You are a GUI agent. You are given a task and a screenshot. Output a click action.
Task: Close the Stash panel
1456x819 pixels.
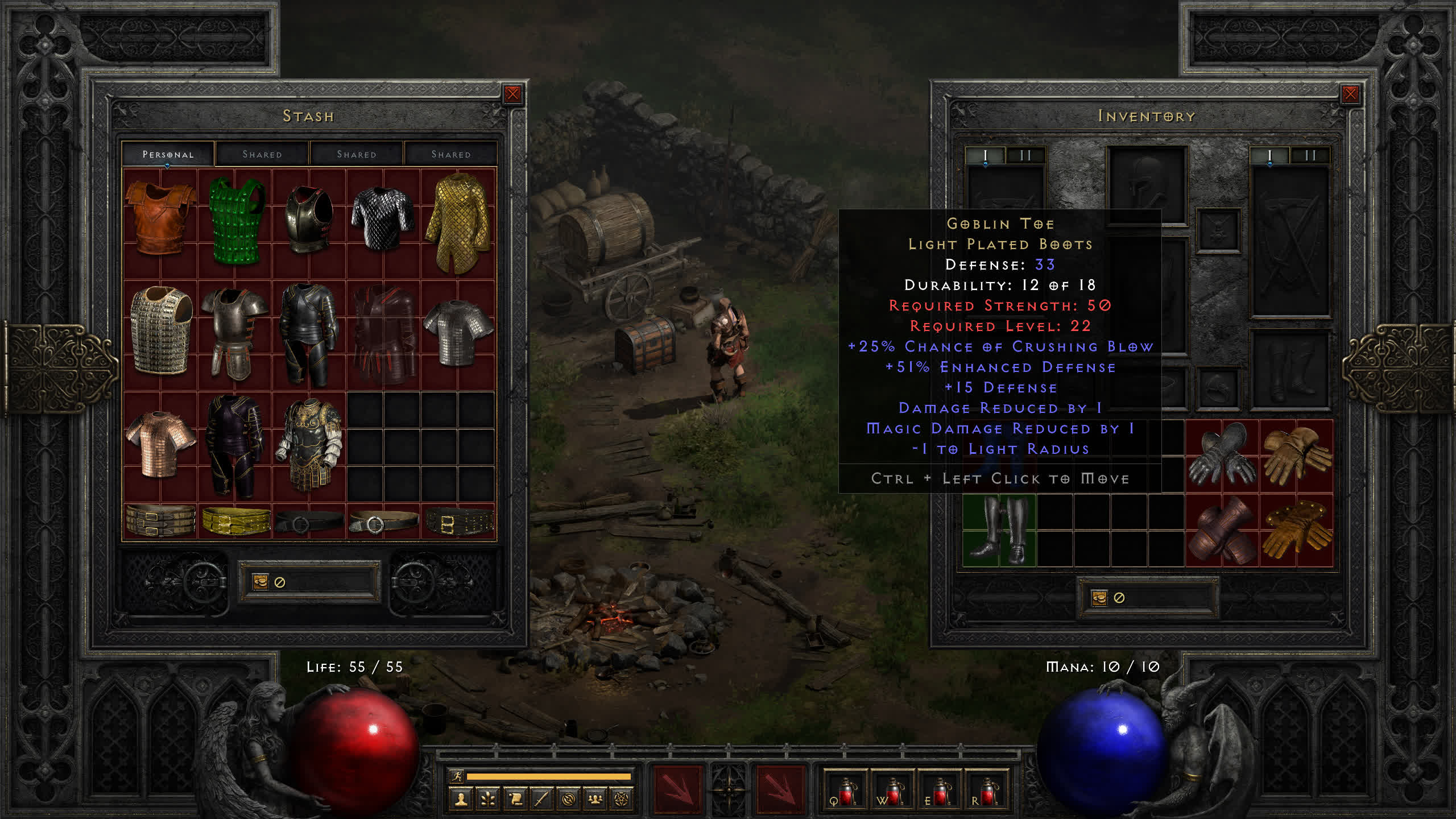pyautogui.click(x=512, y=94)
